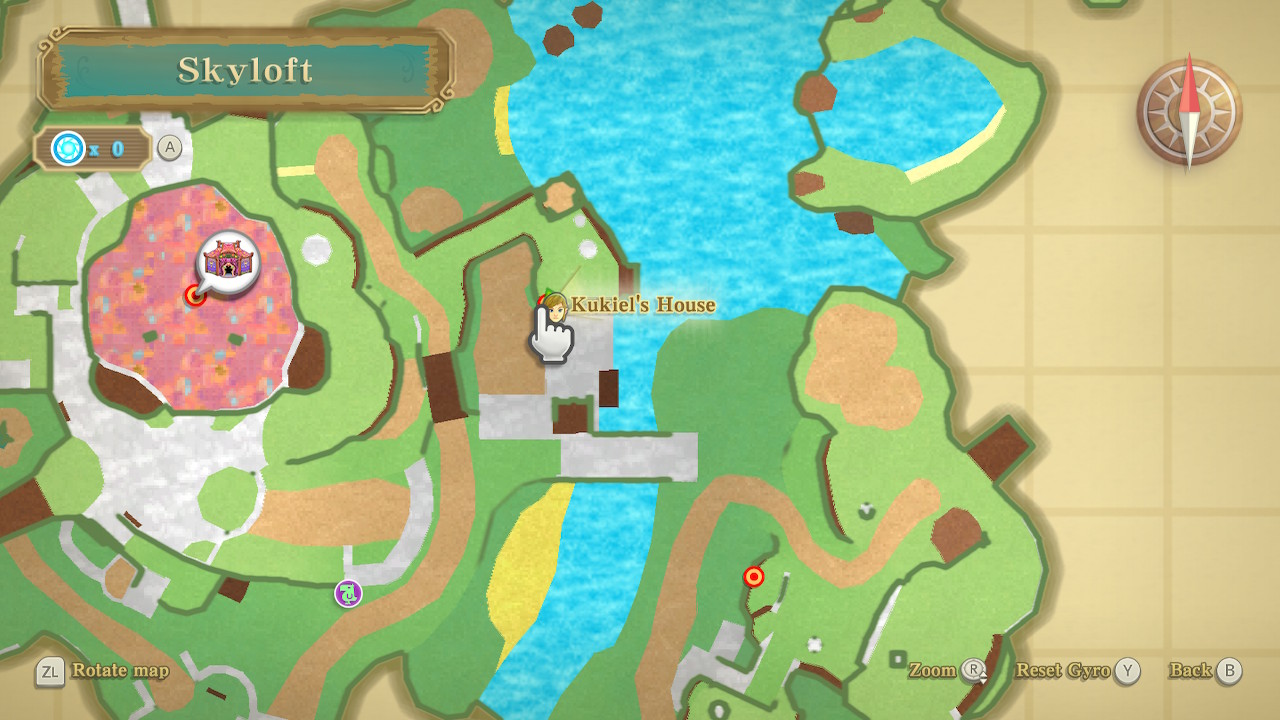This screenshot has width=1280, height=720.
Task: Select the purple circular map marker
Action: click(348, 593)
